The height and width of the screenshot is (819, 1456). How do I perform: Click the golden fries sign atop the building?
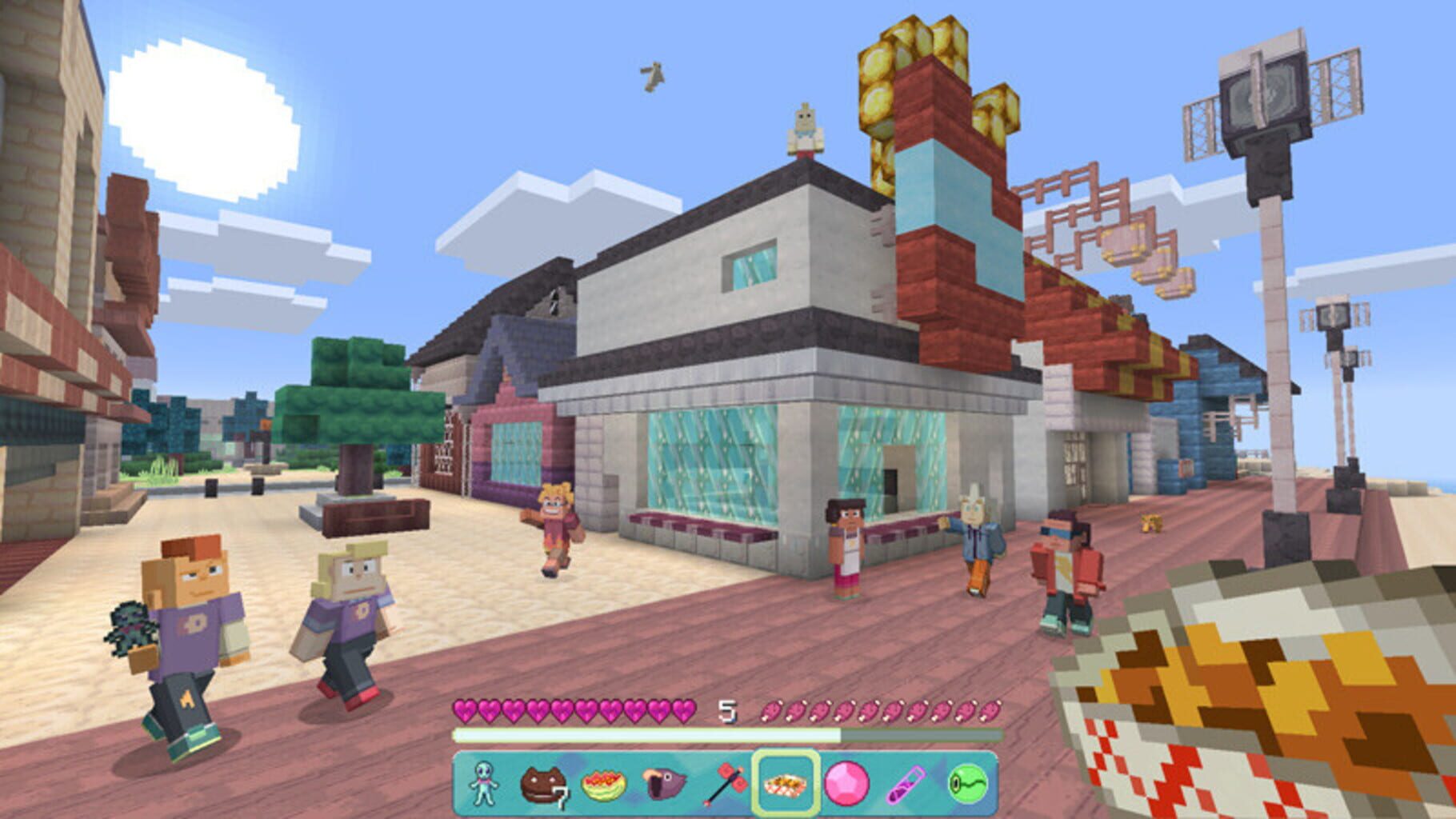pos(888,72)
